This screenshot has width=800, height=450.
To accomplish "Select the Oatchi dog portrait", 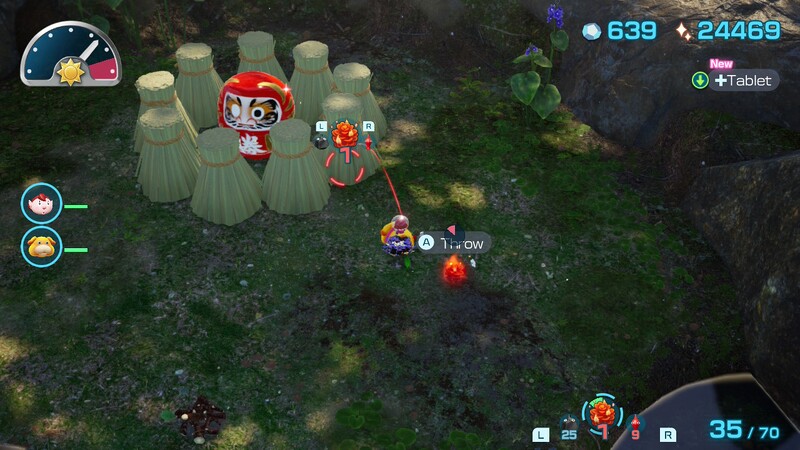I will (x=41, y=246).
